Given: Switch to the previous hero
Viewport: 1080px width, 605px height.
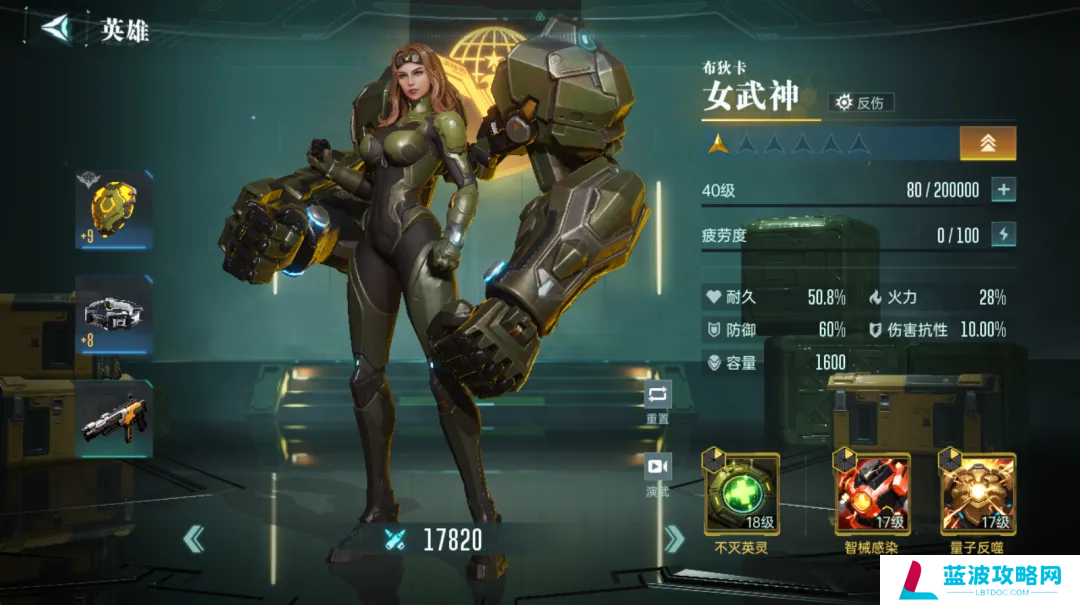Looking at the screenshot, I should [194, 539].
